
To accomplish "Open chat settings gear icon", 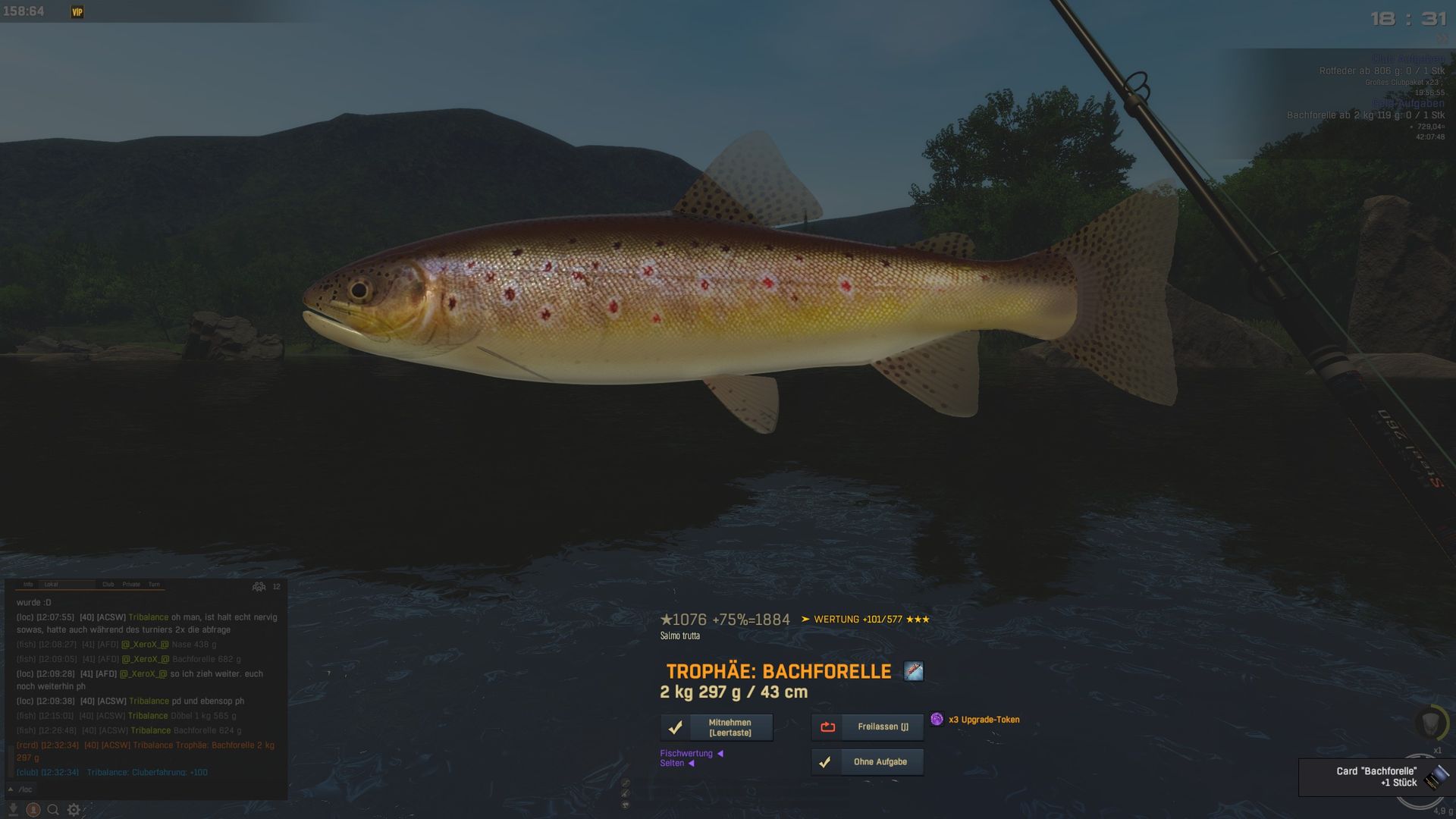I will 74,809.
